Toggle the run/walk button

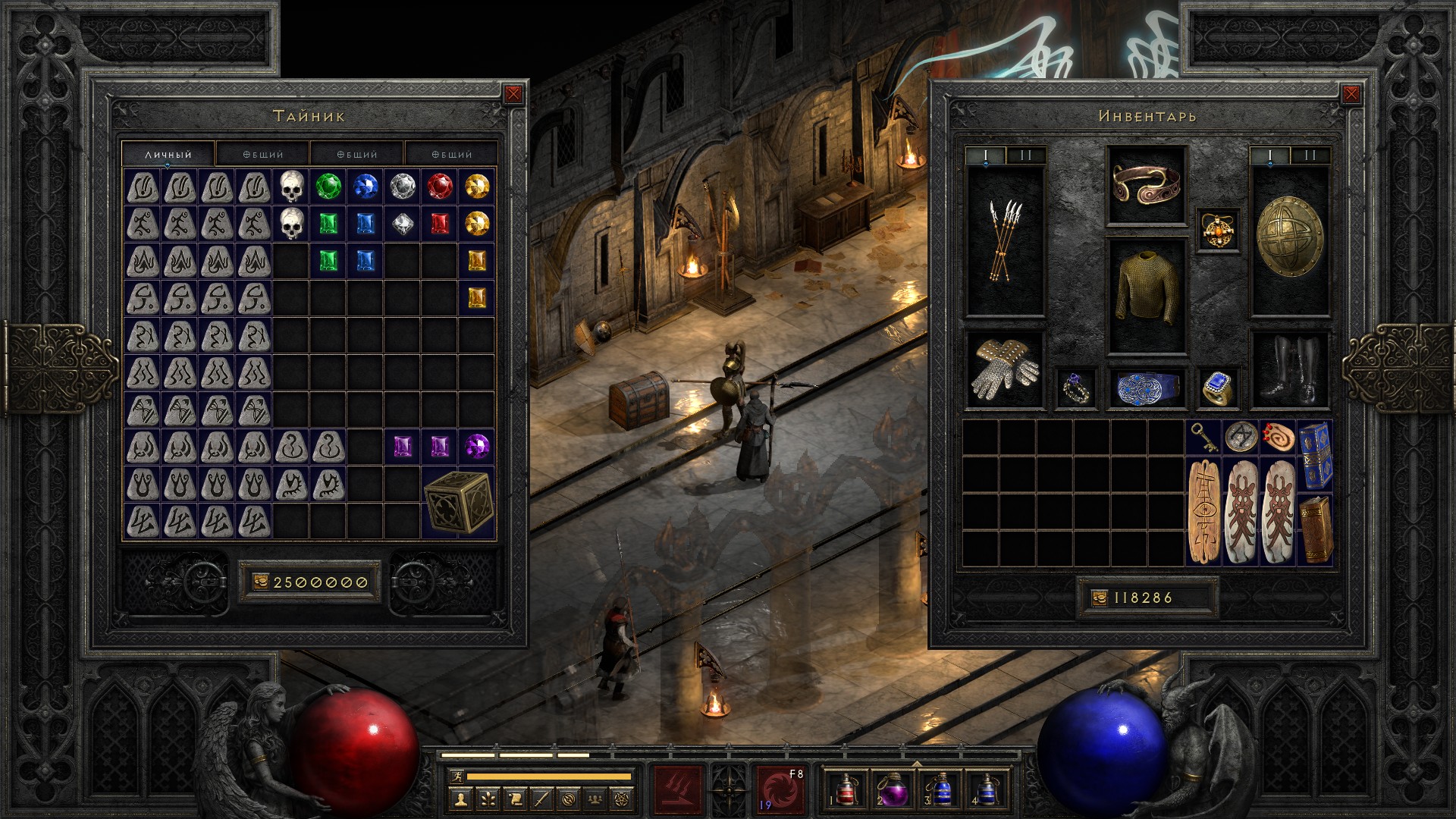(x=456, y=777)
